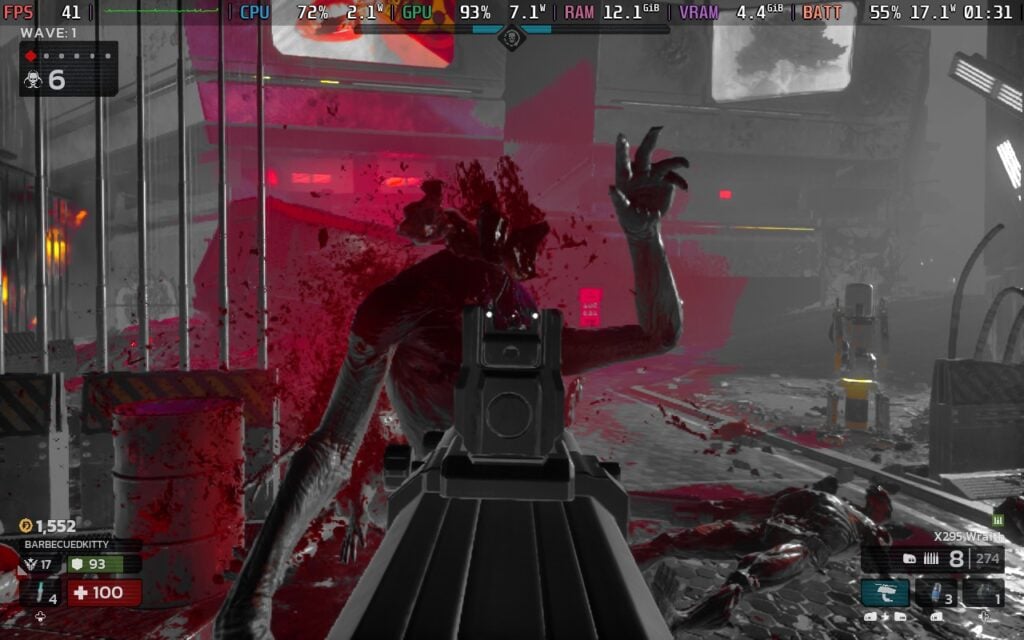This screenshot has height=640, width=1024.
Task: Click the wave tracker panel with skull icon
Action: tap(67, 69)
